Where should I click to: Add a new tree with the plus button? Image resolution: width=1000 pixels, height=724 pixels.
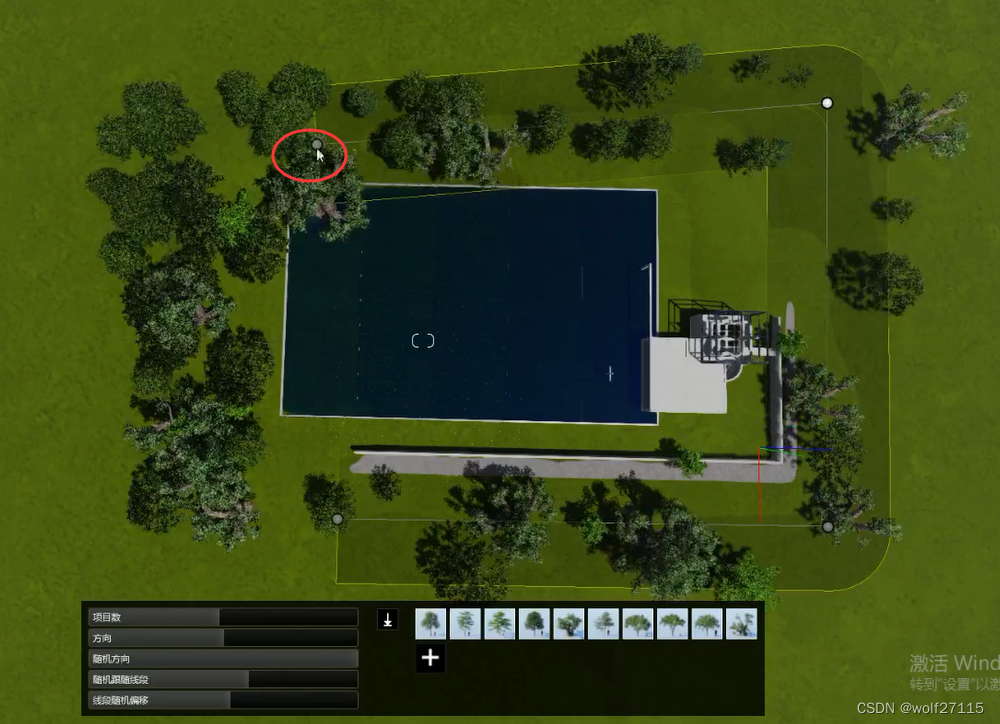pos(430,658)
